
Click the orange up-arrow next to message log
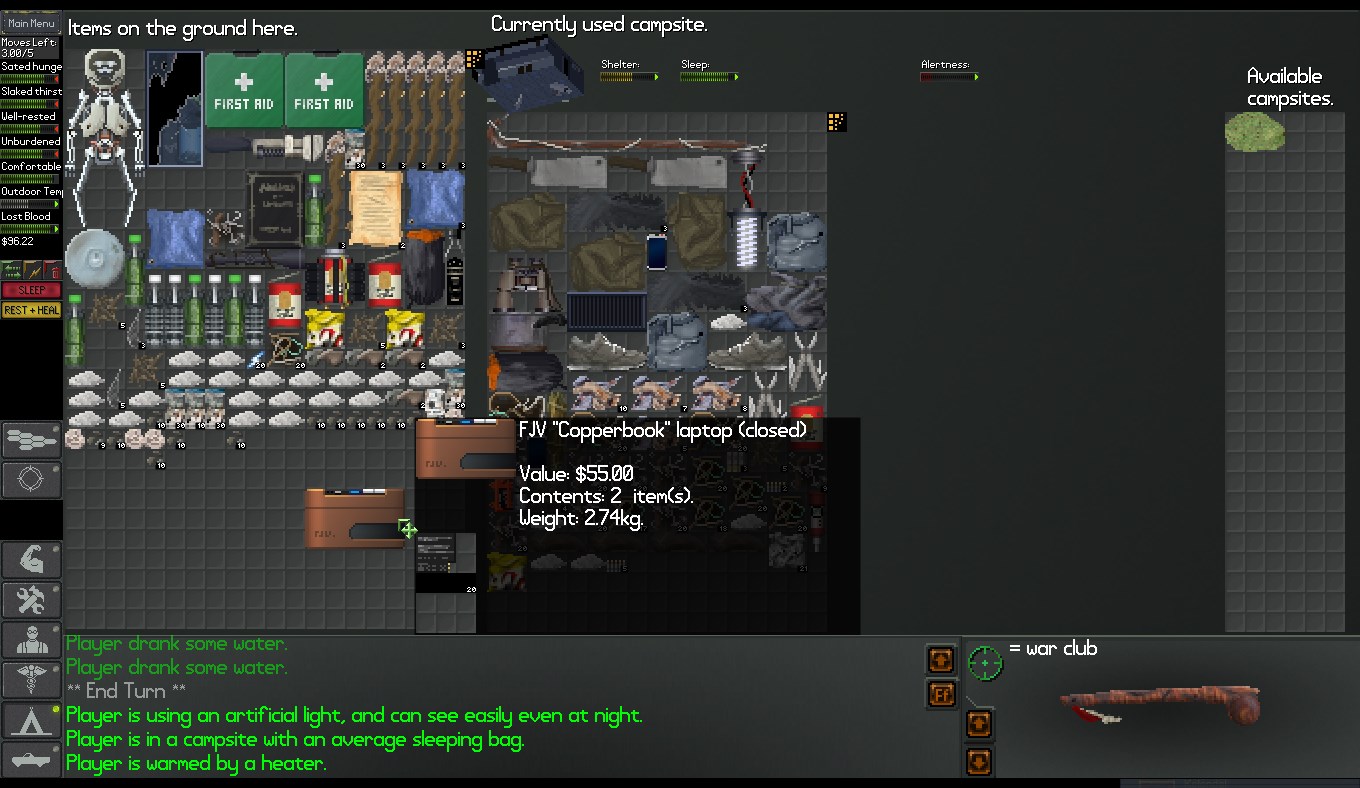[x=941, y=659]
